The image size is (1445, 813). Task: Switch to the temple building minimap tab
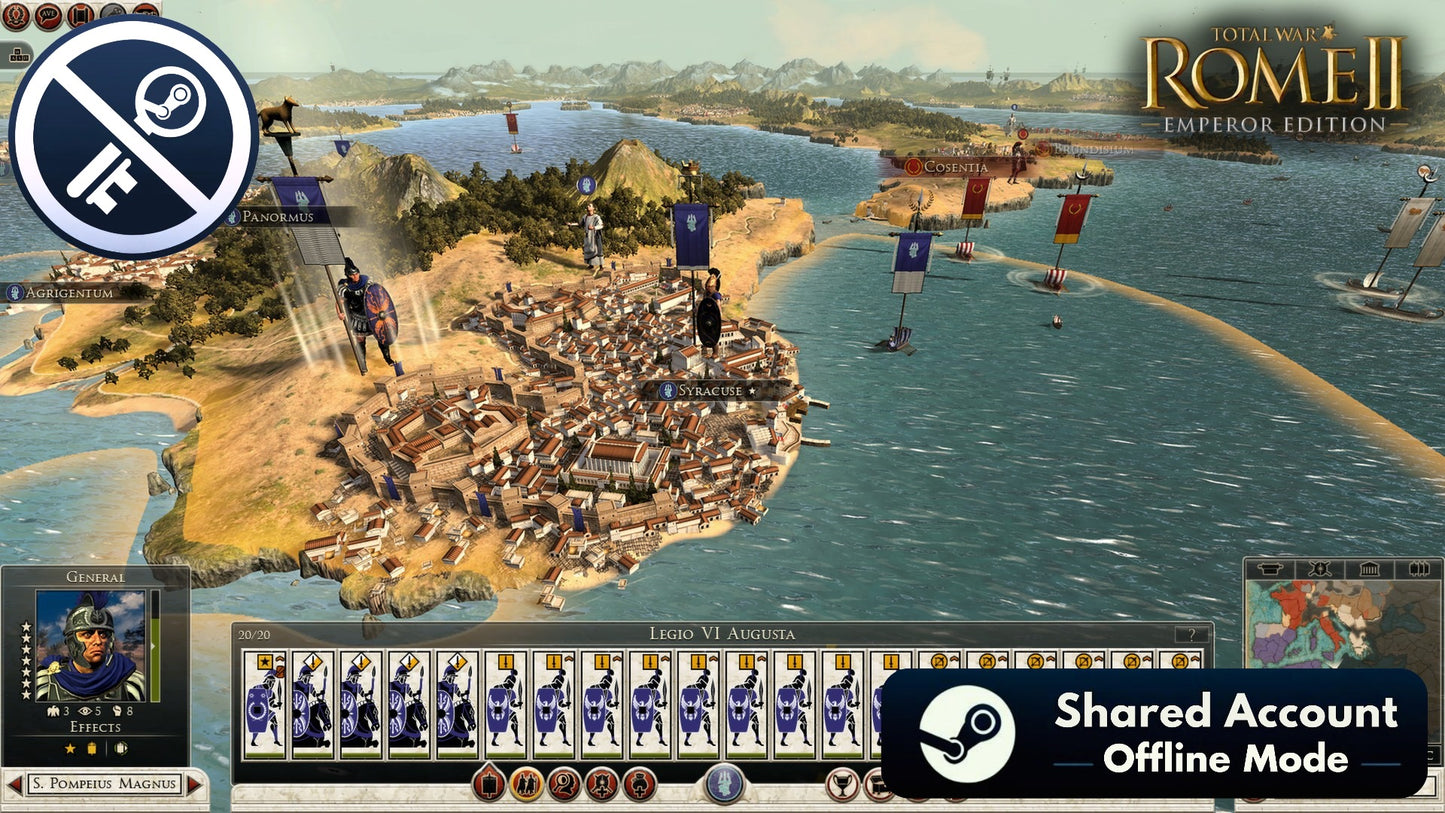pos(1369,569)
